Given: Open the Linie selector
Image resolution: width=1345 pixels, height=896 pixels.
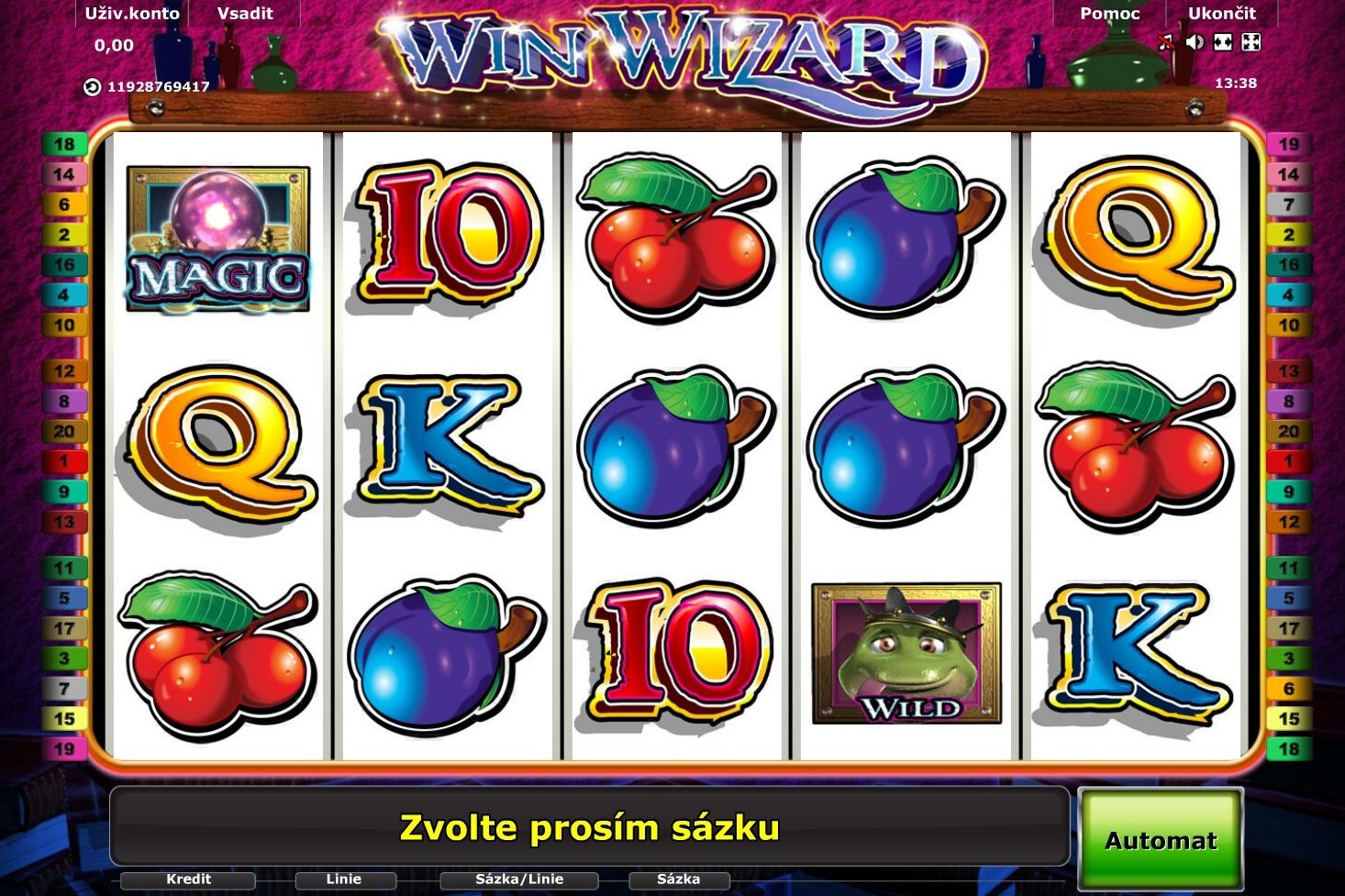Looking at the screenshot, I should (345, 878).
